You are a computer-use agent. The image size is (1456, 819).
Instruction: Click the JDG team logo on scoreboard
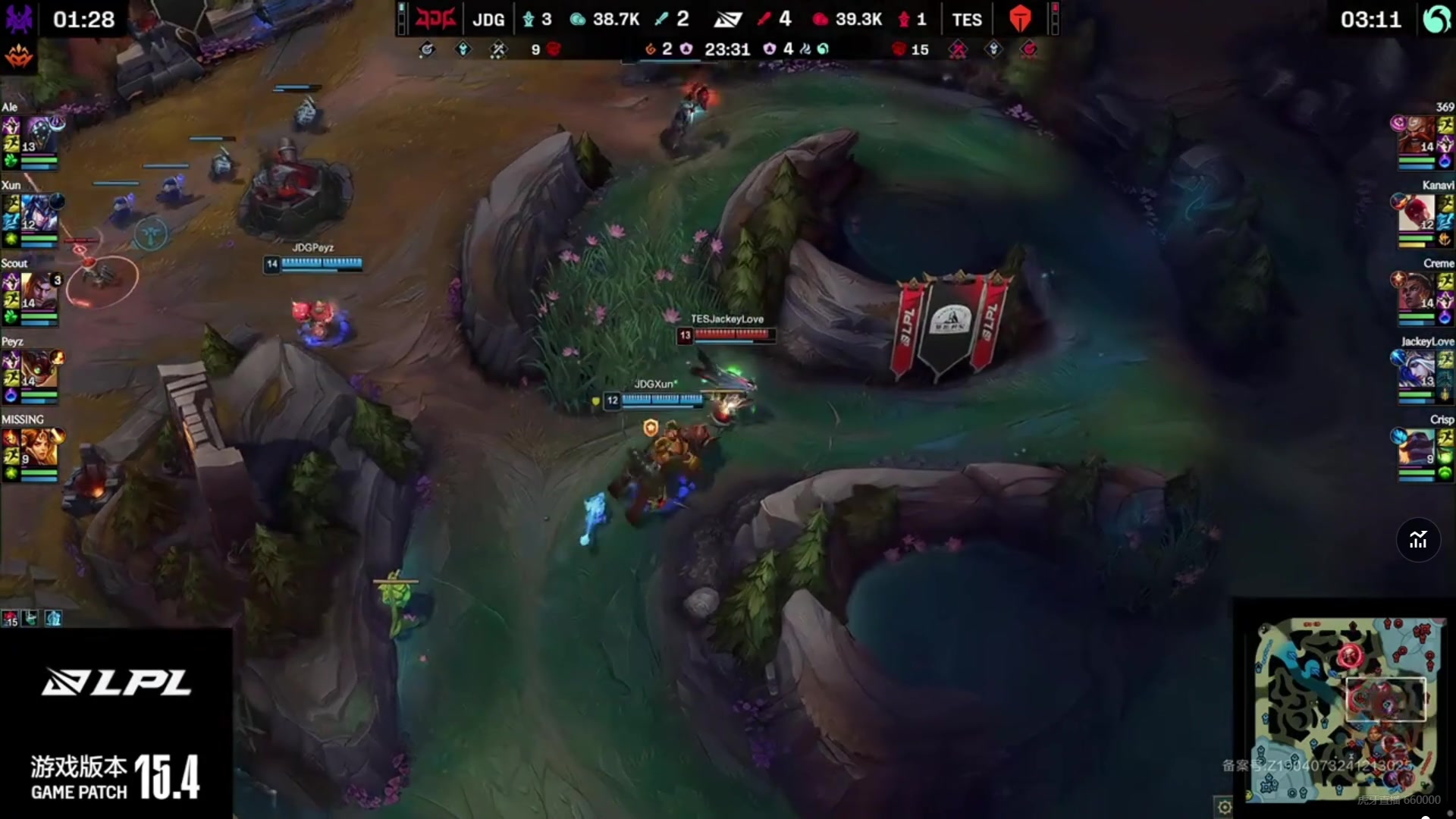click(435, 19)
